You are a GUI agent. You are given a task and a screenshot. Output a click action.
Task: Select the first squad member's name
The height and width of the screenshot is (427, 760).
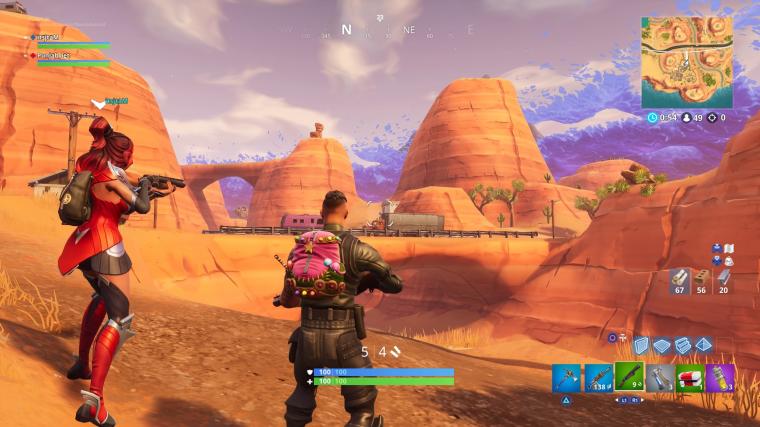[47, 37]
